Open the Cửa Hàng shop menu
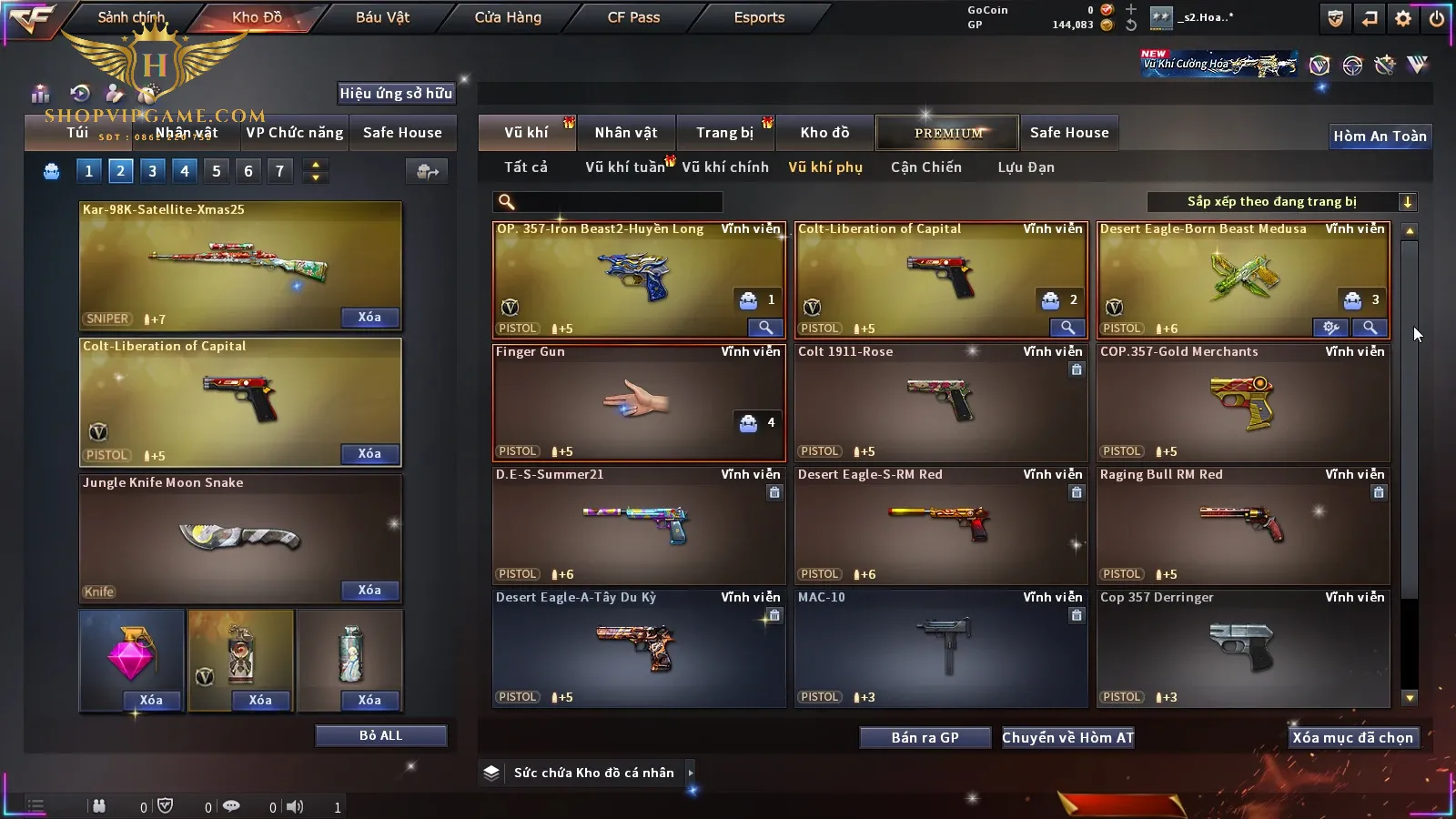 508,17
